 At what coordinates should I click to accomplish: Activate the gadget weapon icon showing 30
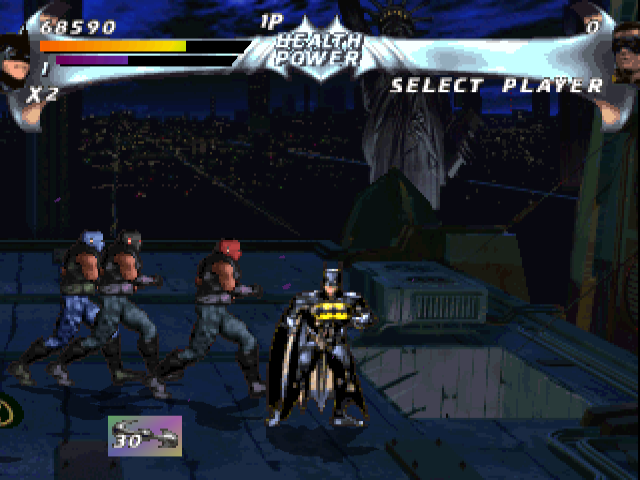[145, 436]
